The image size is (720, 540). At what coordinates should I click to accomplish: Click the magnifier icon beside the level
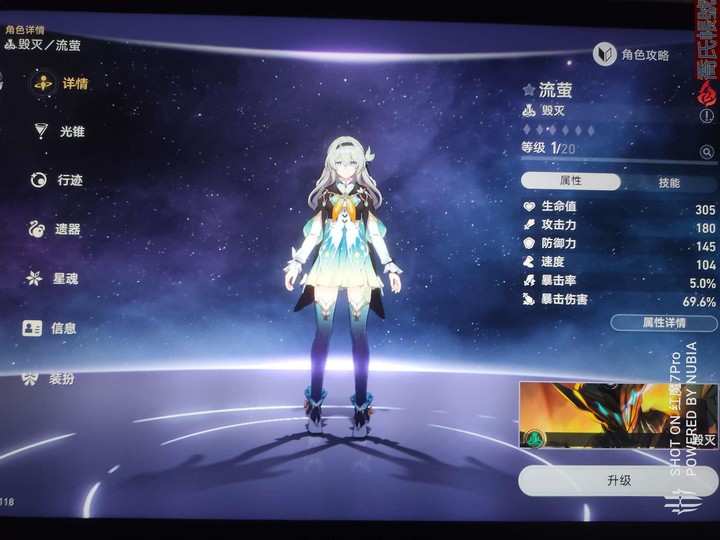(x=707, y=152)
